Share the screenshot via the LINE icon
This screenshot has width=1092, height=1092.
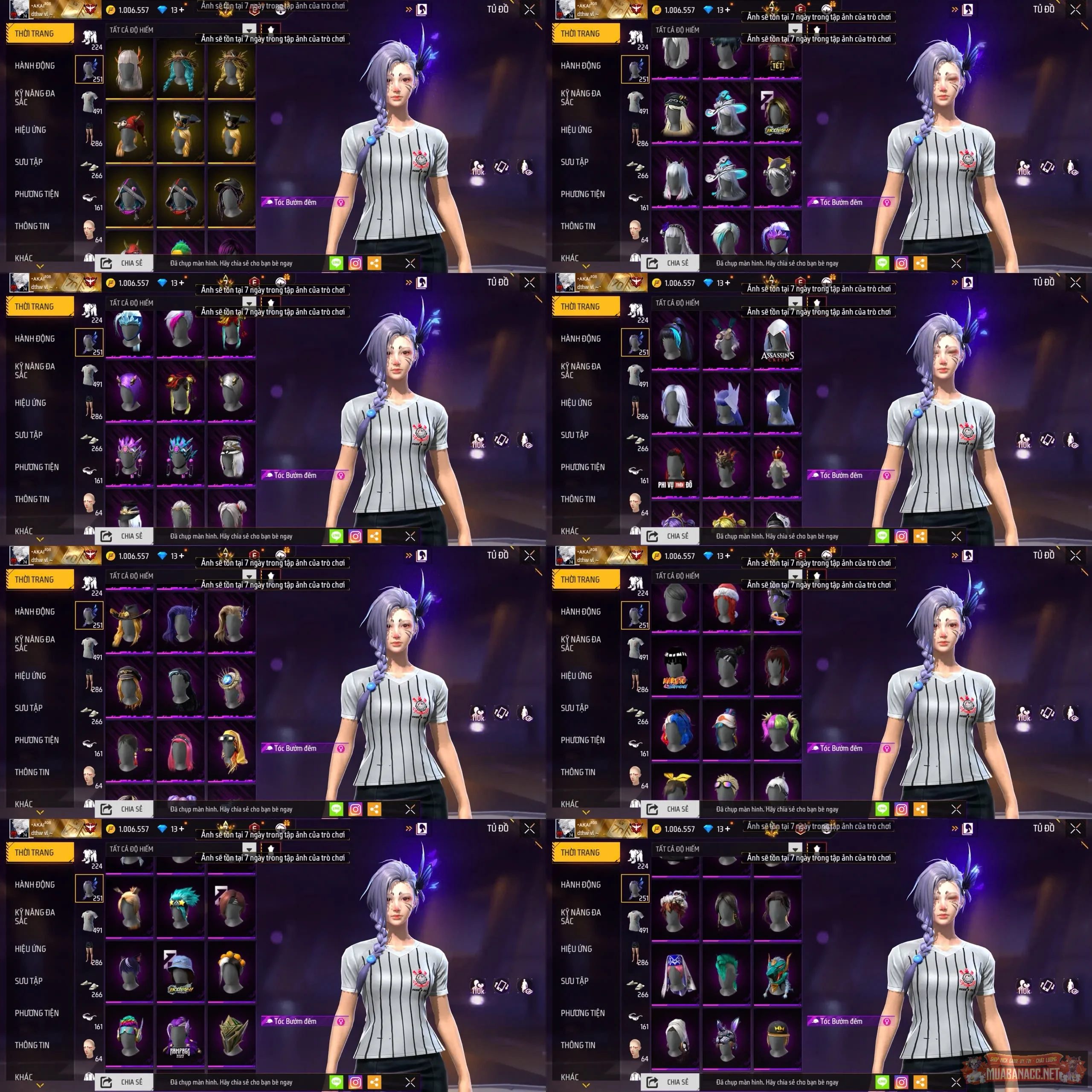coord(337,263)
